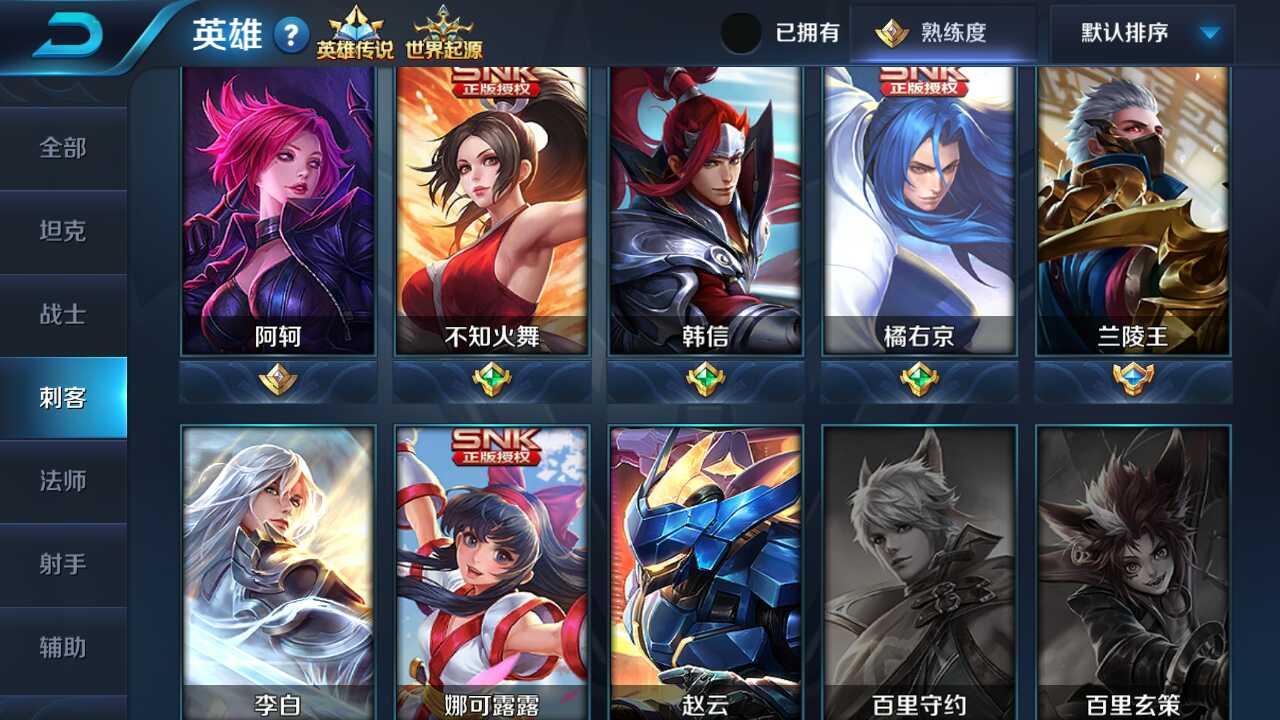Select the 法师 mage category tab
The width and height of the screenshot is (1280, 720).
click(63, 481)
